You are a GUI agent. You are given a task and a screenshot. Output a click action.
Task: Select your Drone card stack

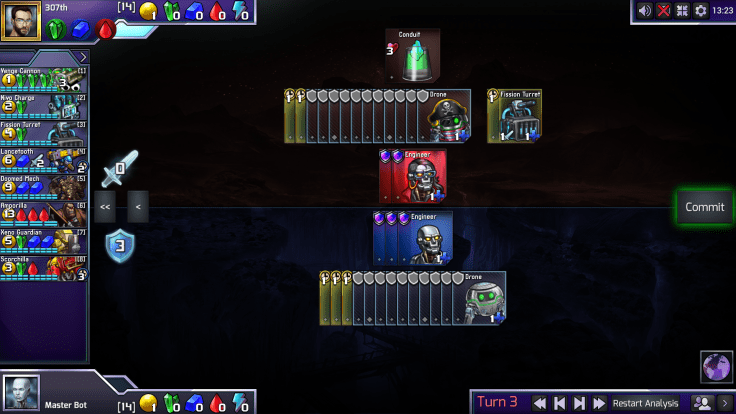(413, 297)
